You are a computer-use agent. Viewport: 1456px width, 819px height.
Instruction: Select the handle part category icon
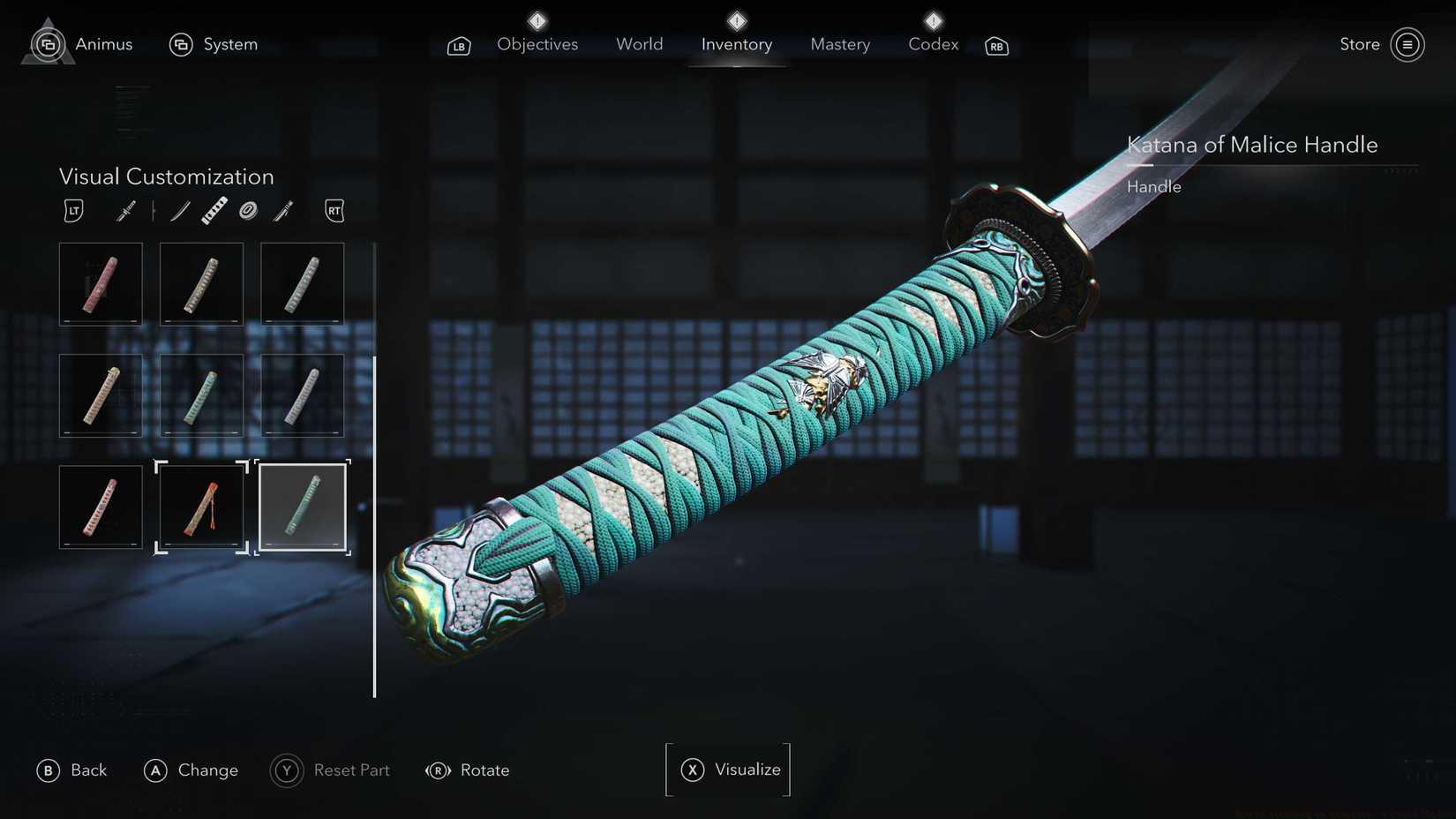(x=214, y=211)
